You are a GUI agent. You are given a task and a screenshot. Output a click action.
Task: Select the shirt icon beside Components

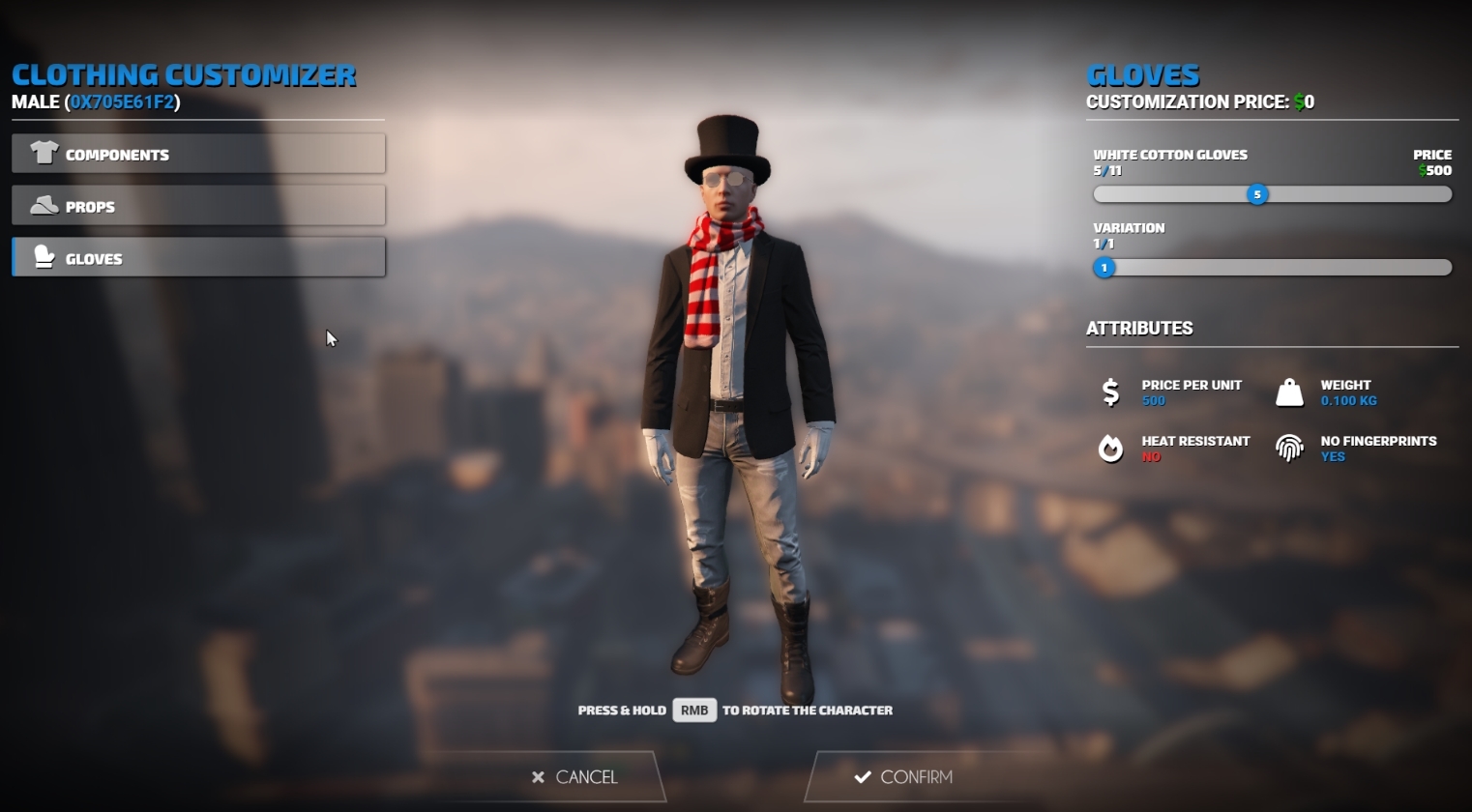tap(44, 153)
